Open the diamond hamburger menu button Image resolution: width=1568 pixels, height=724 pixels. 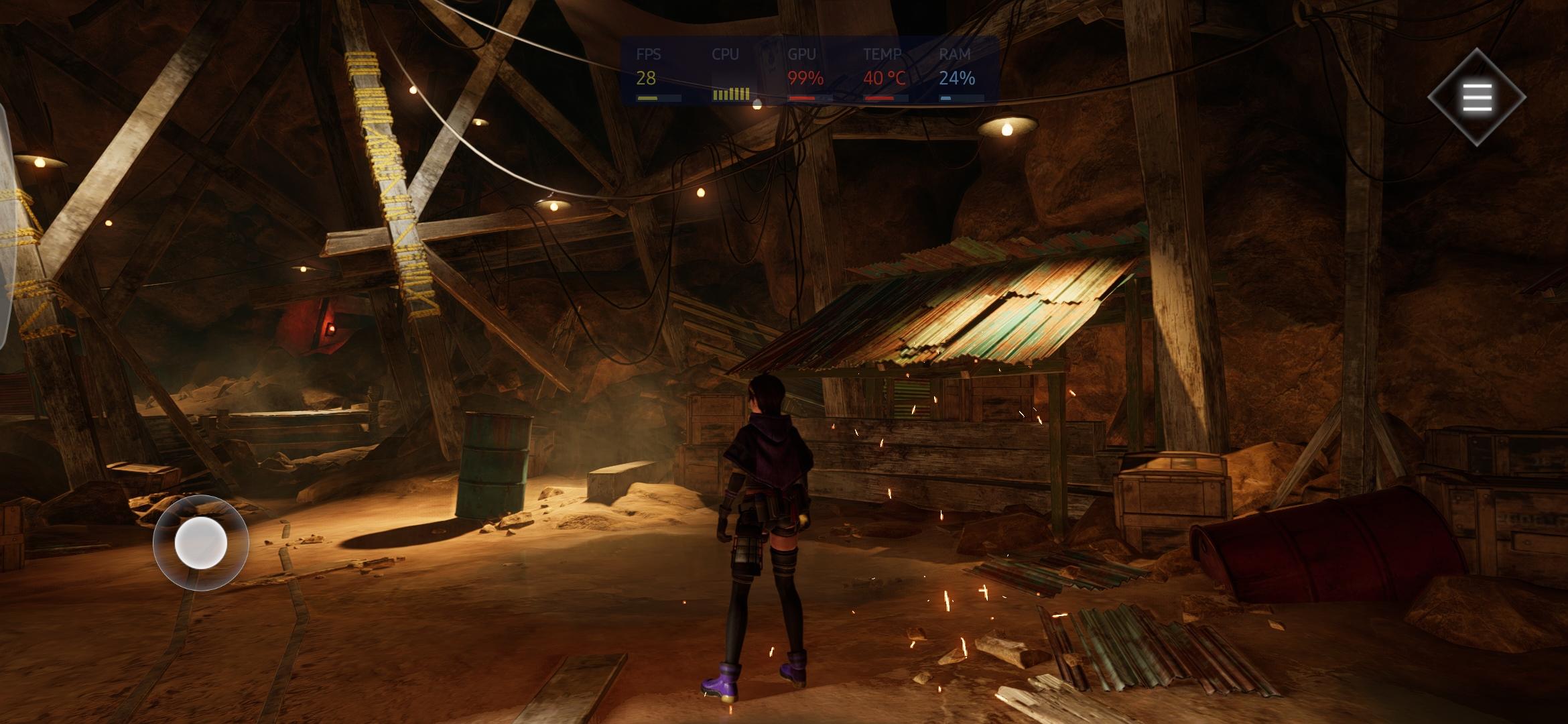click(1477, 98)
